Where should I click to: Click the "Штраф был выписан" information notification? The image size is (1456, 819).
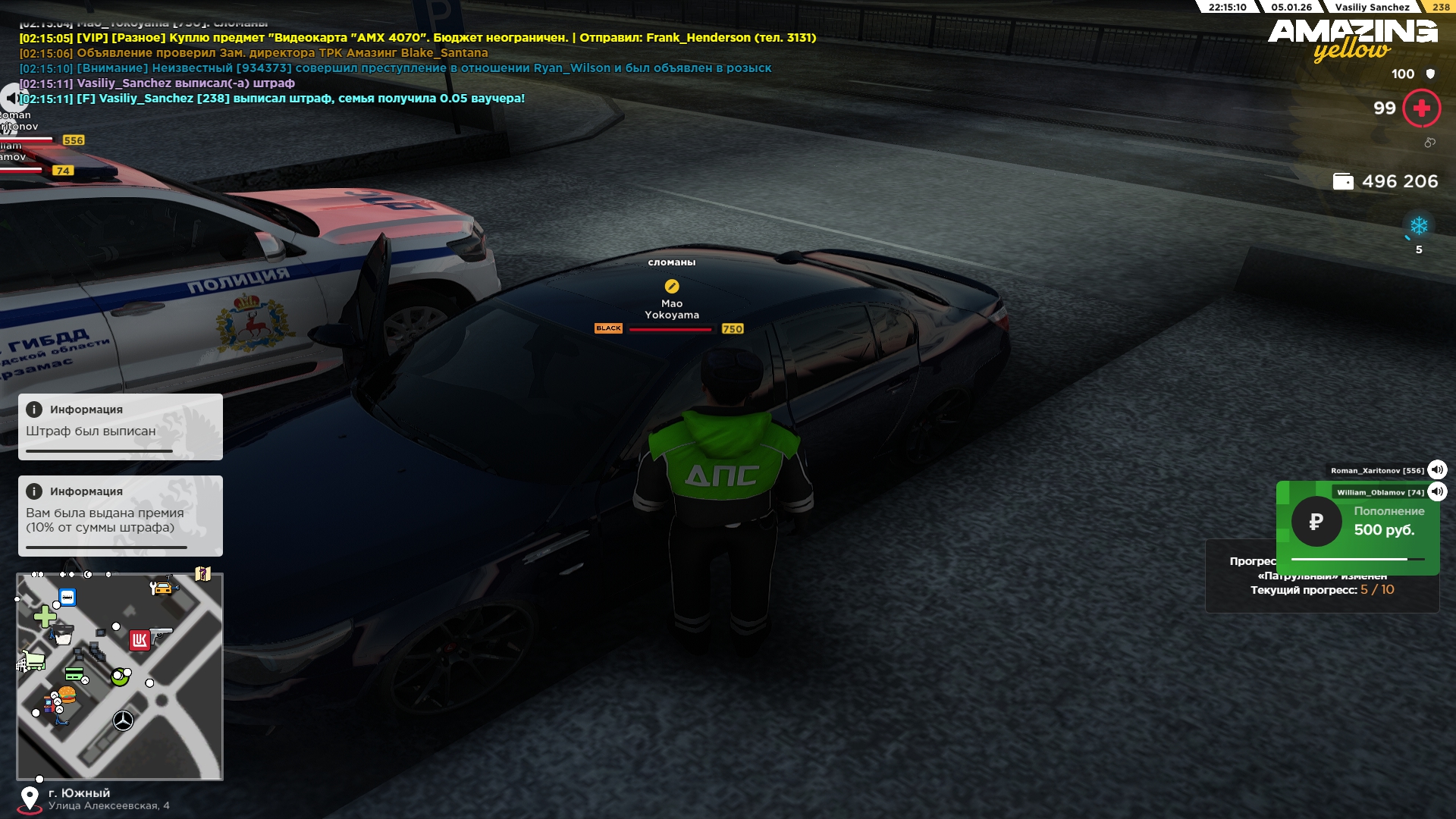tap(121, 426)
